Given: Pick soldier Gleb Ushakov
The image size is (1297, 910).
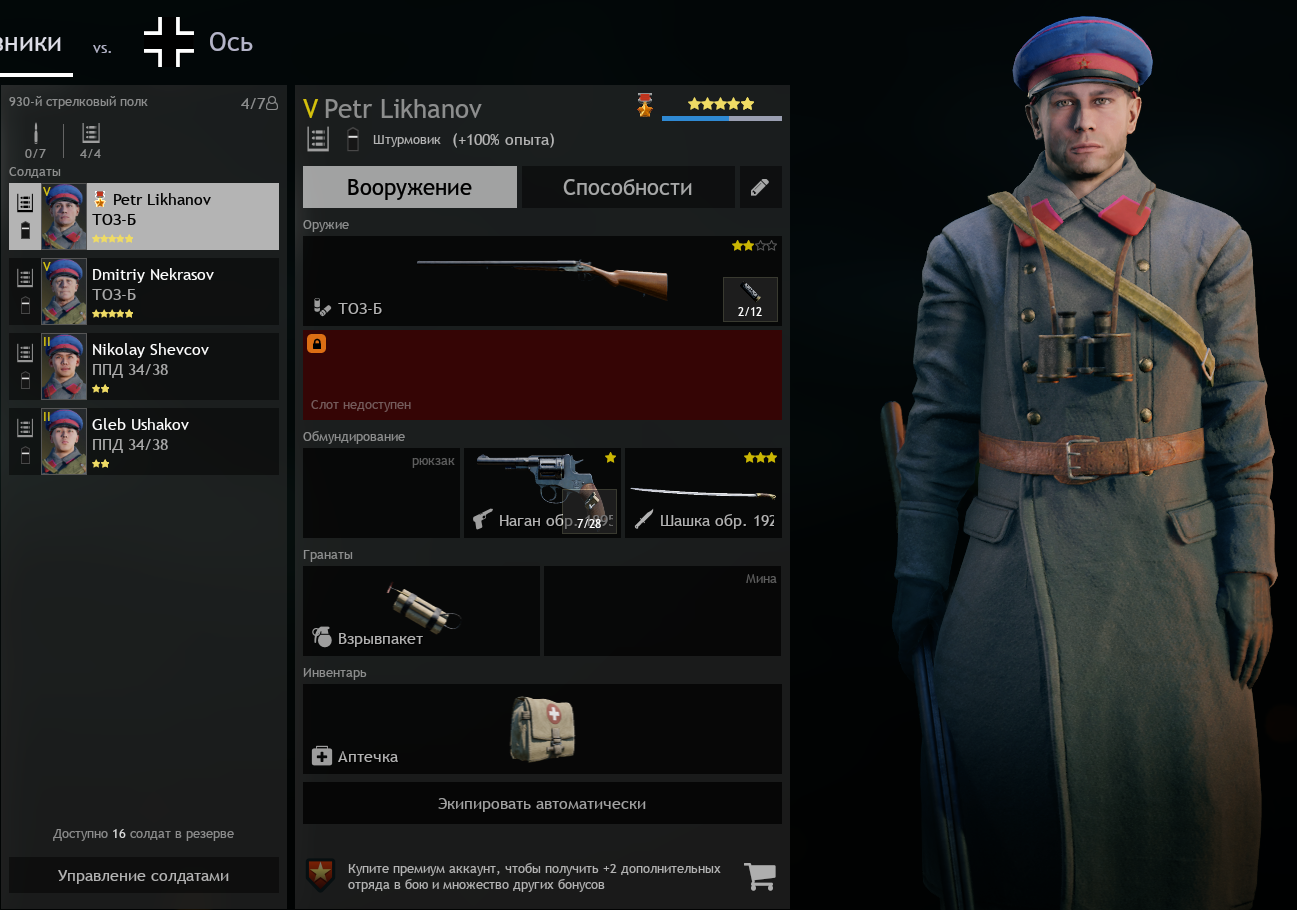Looking at the screenshot, I should pyautogui.click(x=144, y=441).
